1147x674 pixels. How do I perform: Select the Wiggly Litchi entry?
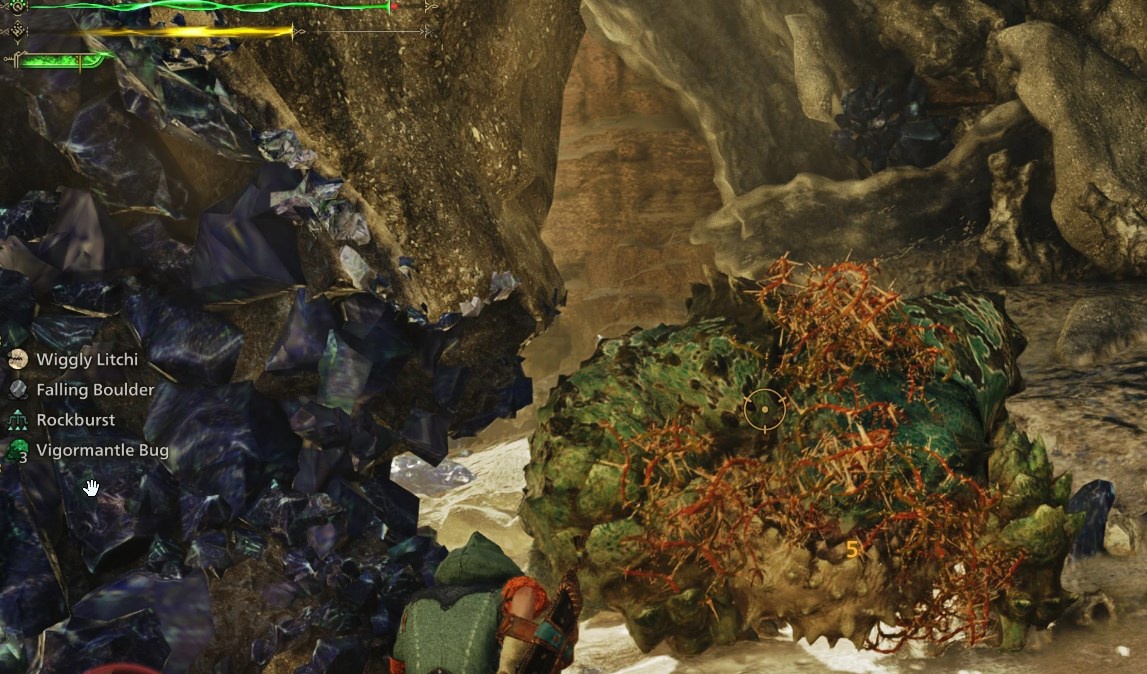[x=86, y=359]
